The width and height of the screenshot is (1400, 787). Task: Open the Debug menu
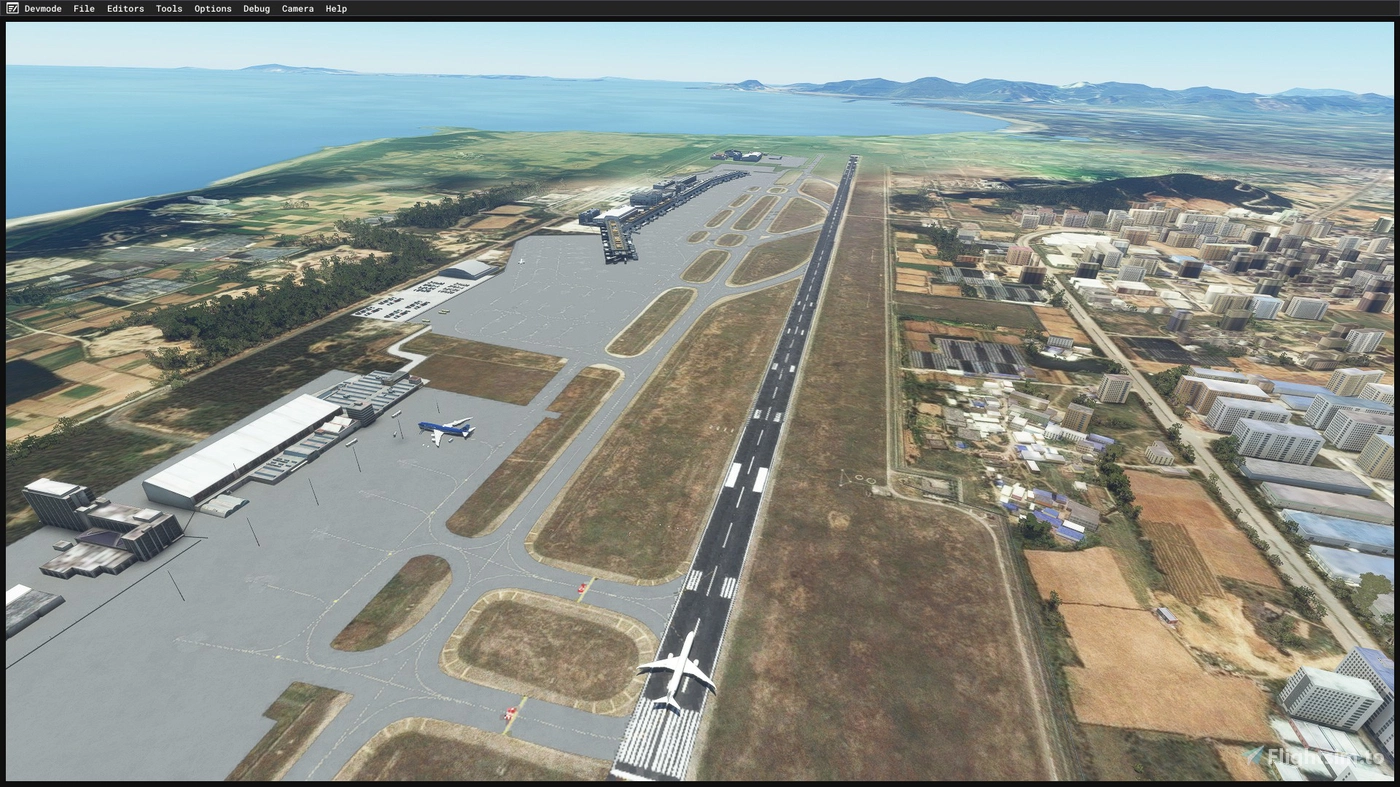pos(255,8)
